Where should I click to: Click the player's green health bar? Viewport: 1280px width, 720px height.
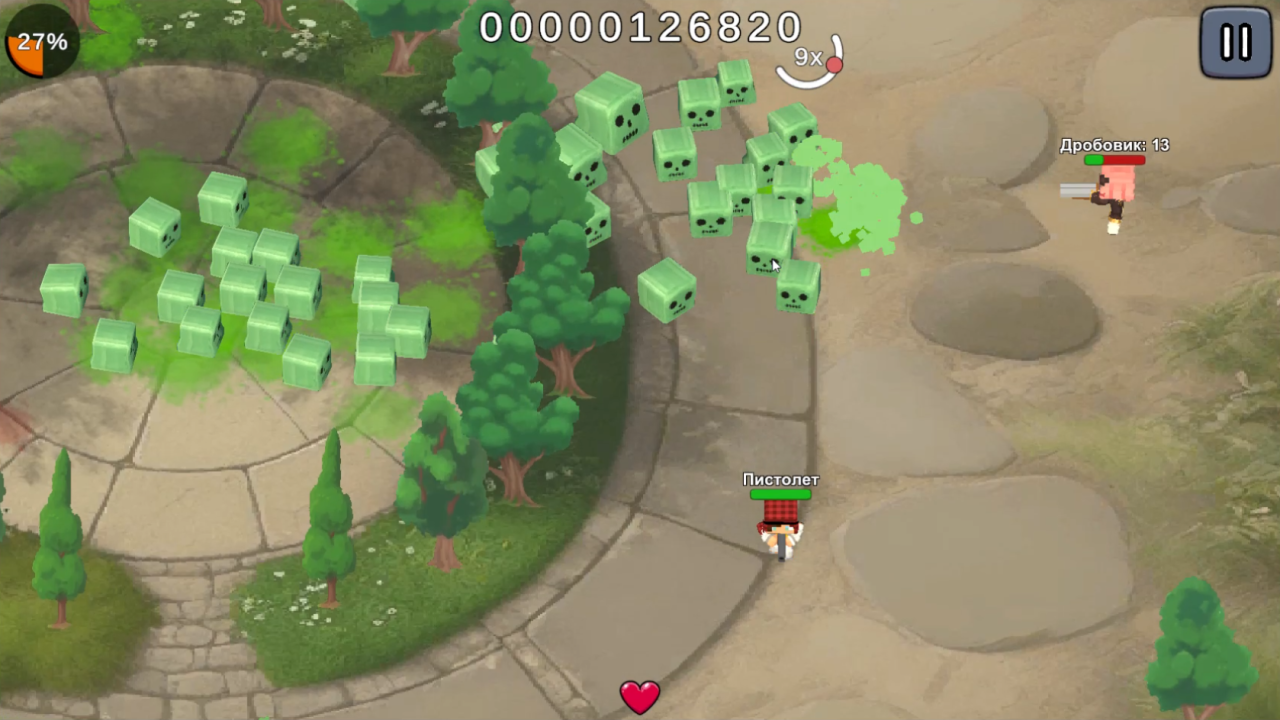[x=783, y=494]
